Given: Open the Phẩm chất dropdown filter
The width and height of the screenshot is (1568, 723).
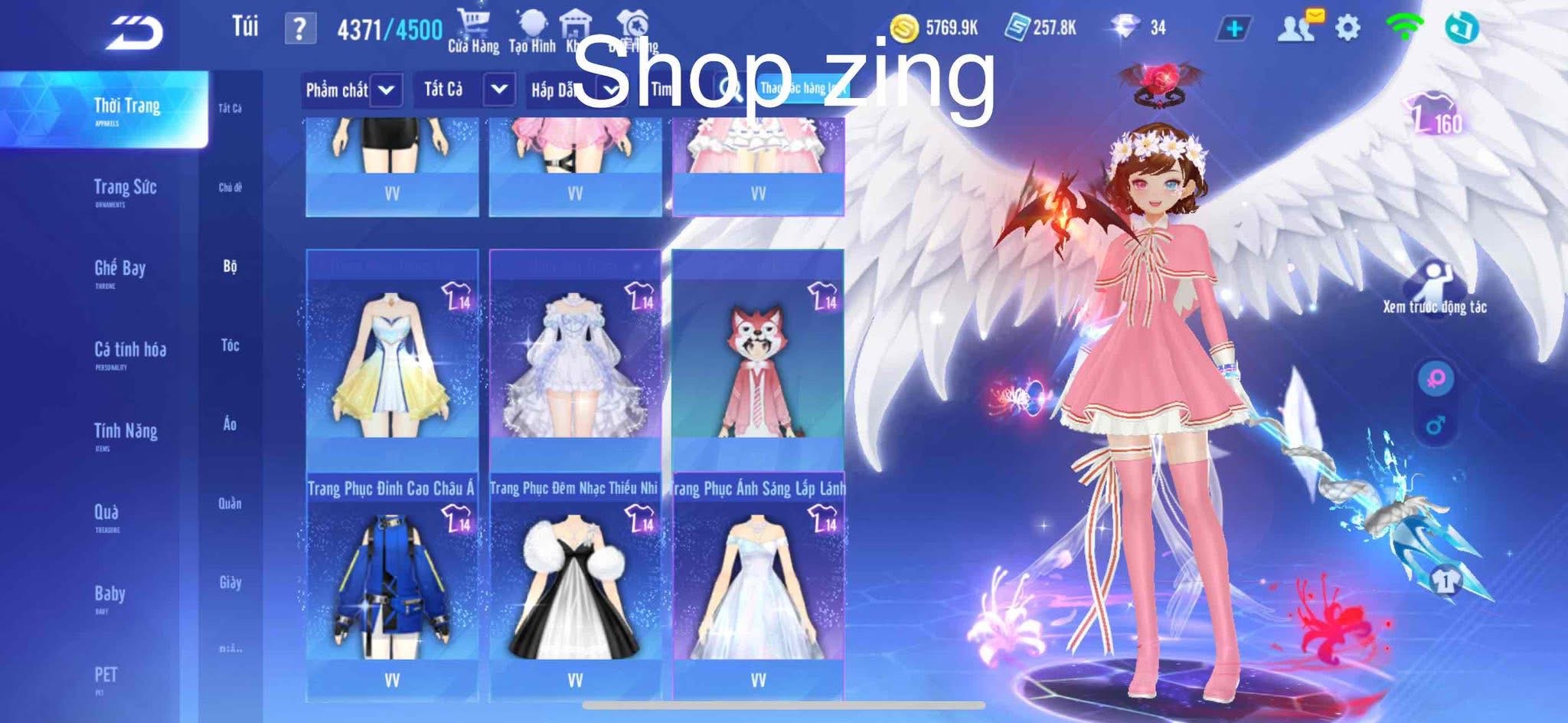Looking at the screenshot, I should (352, 90).
